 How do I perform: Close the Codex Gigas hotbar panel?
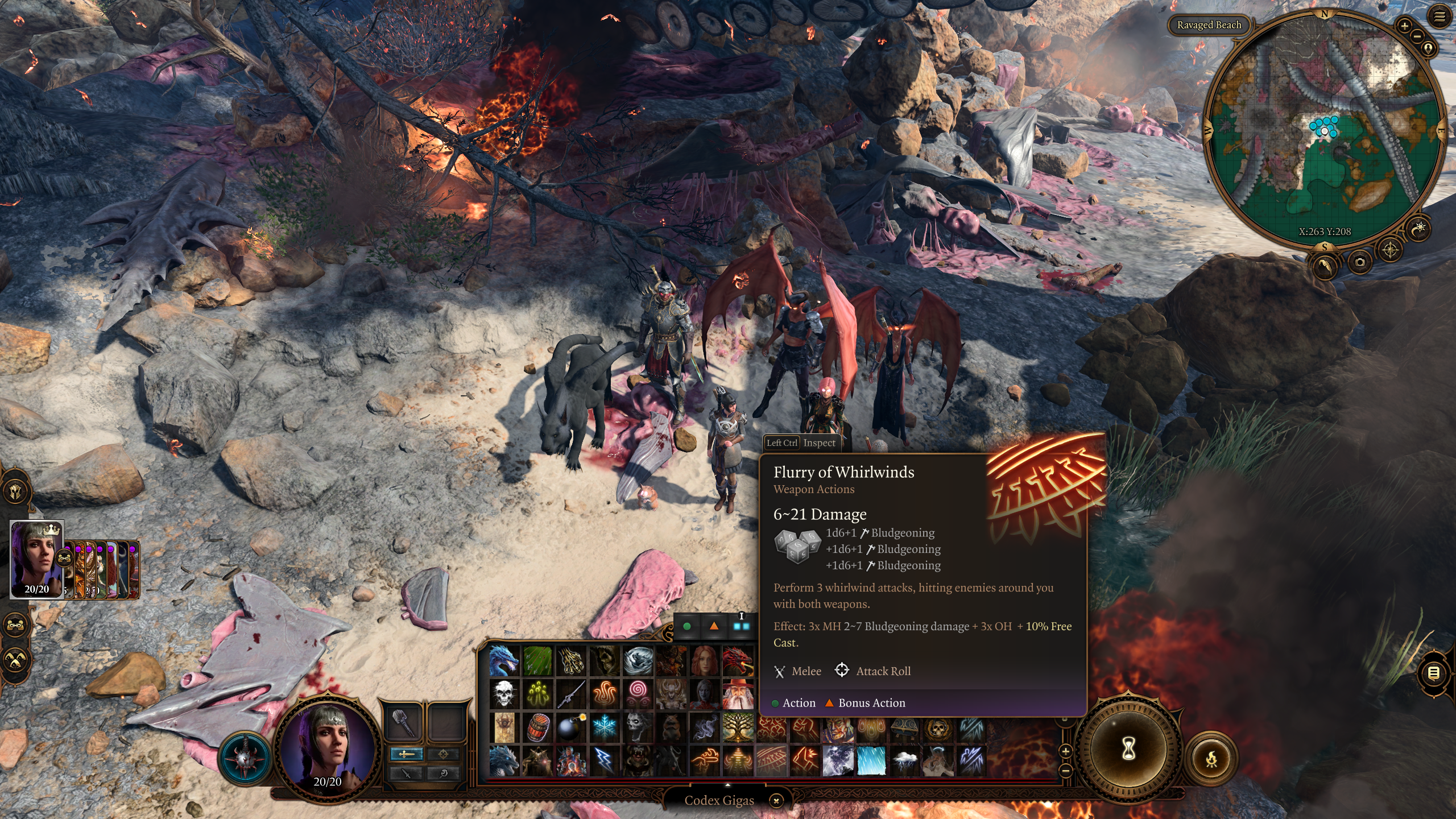coord(776,801)
